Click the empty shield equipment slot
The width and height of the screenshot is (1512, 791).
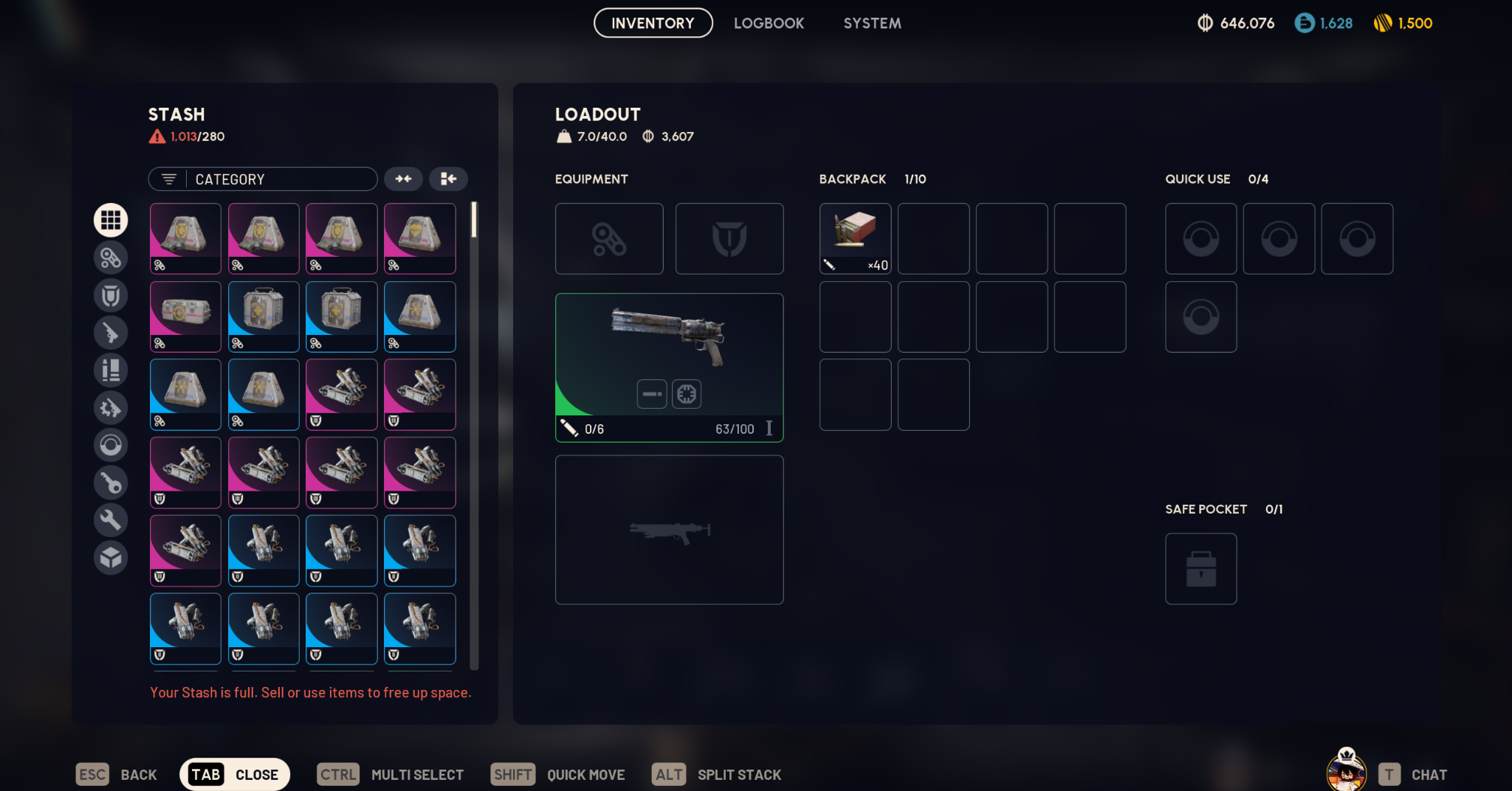click(729, 238)
